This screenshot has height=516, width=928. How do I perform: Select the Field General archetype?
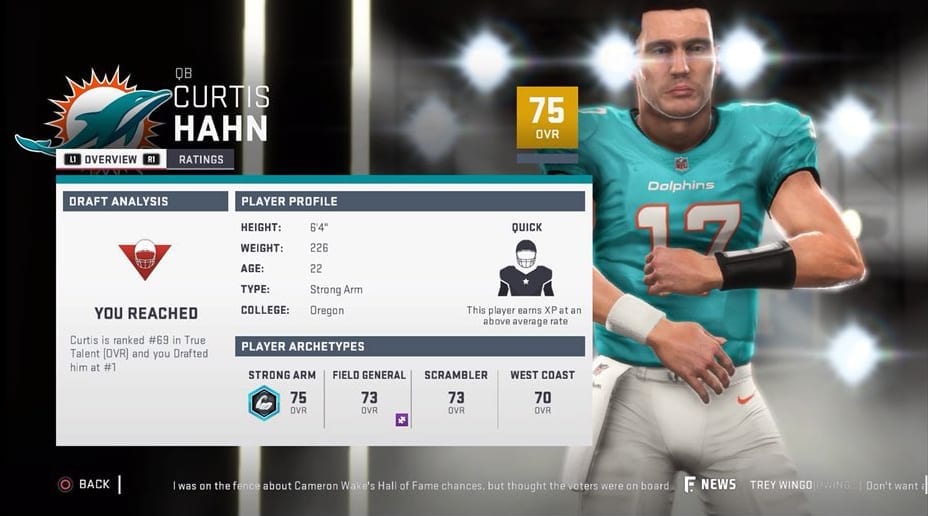point(369,397)
